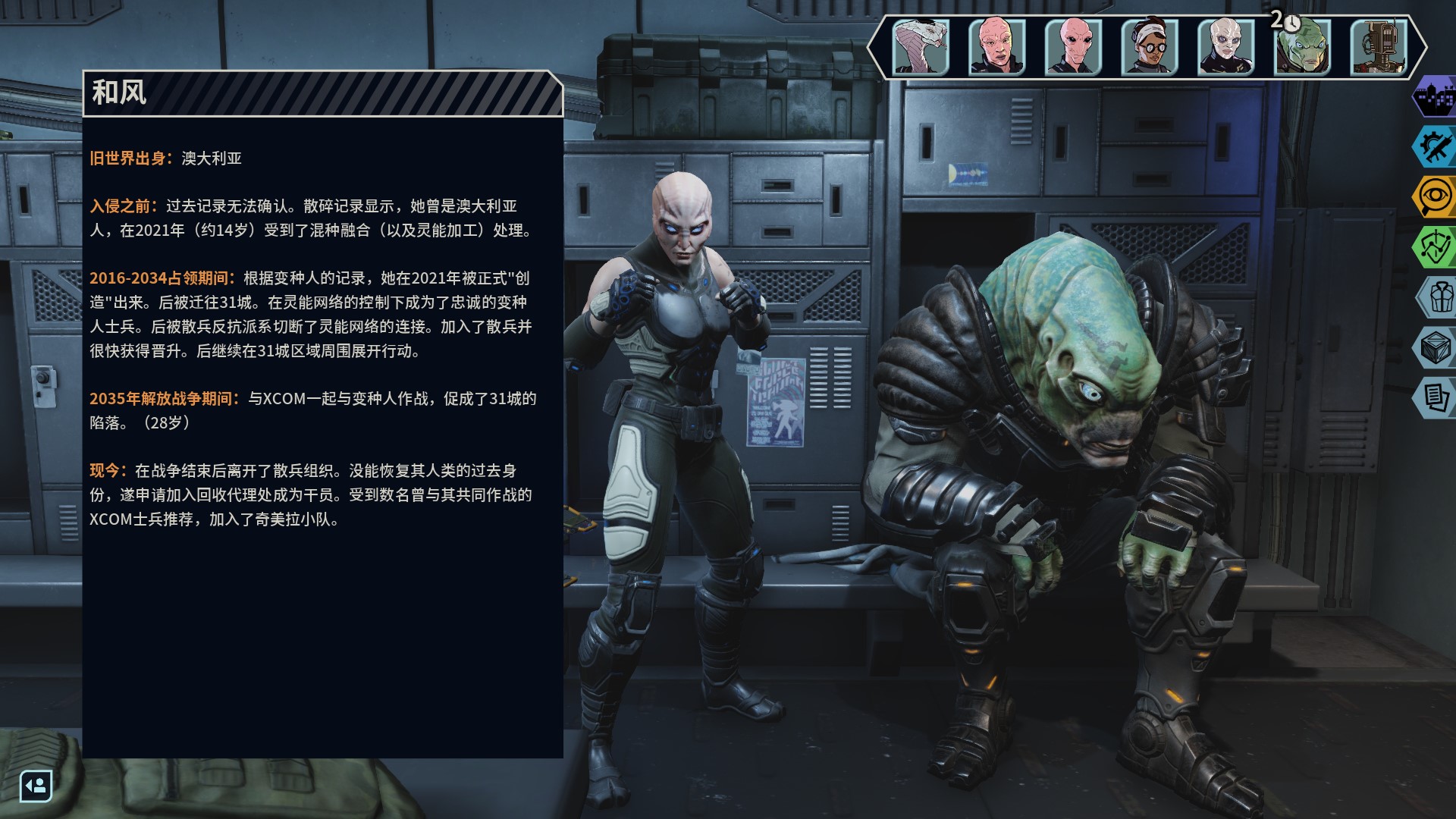Select the pale hybrid woman portrait

[1225, 47]
